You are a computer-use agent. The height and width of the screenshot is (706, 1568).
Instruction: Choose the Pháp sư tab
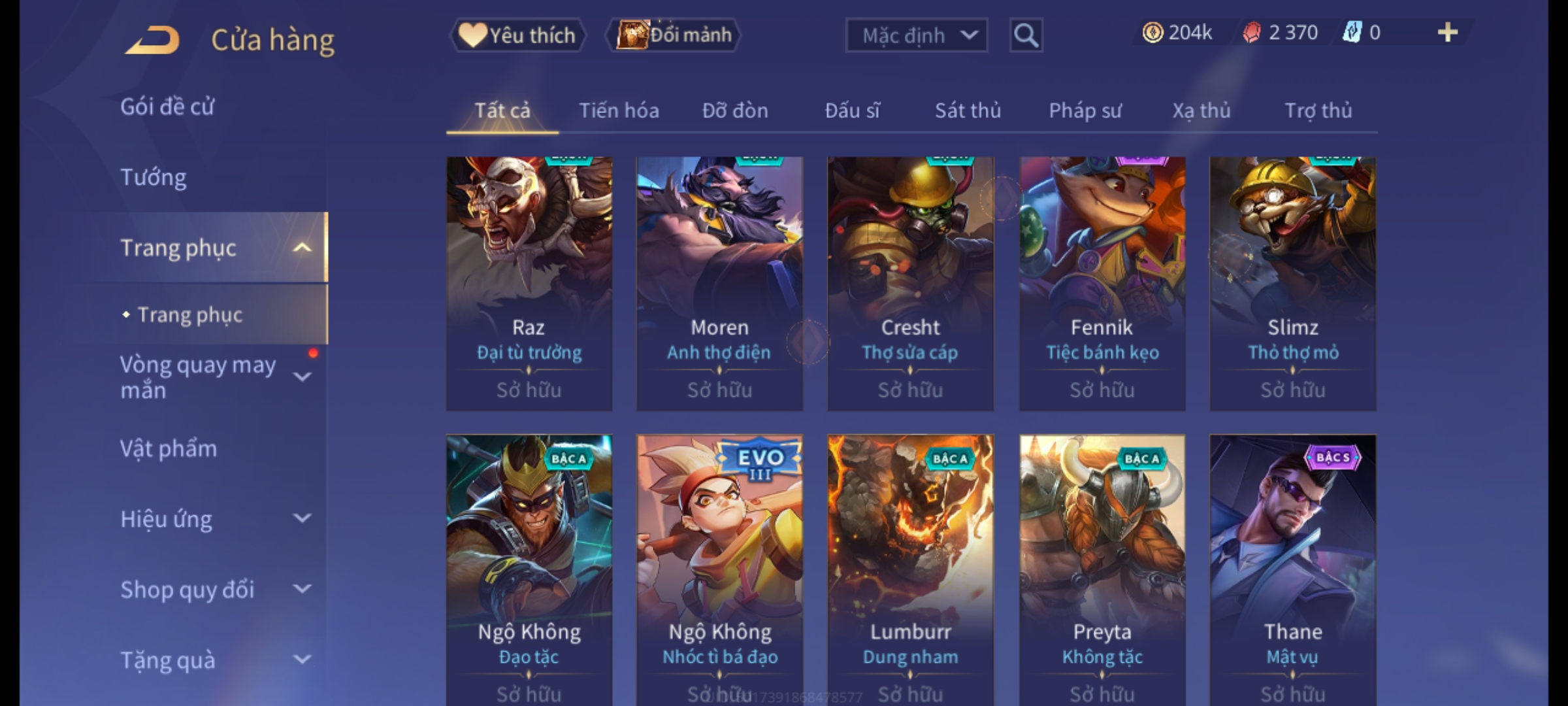pyautogui.click(x=1085, y=110)
